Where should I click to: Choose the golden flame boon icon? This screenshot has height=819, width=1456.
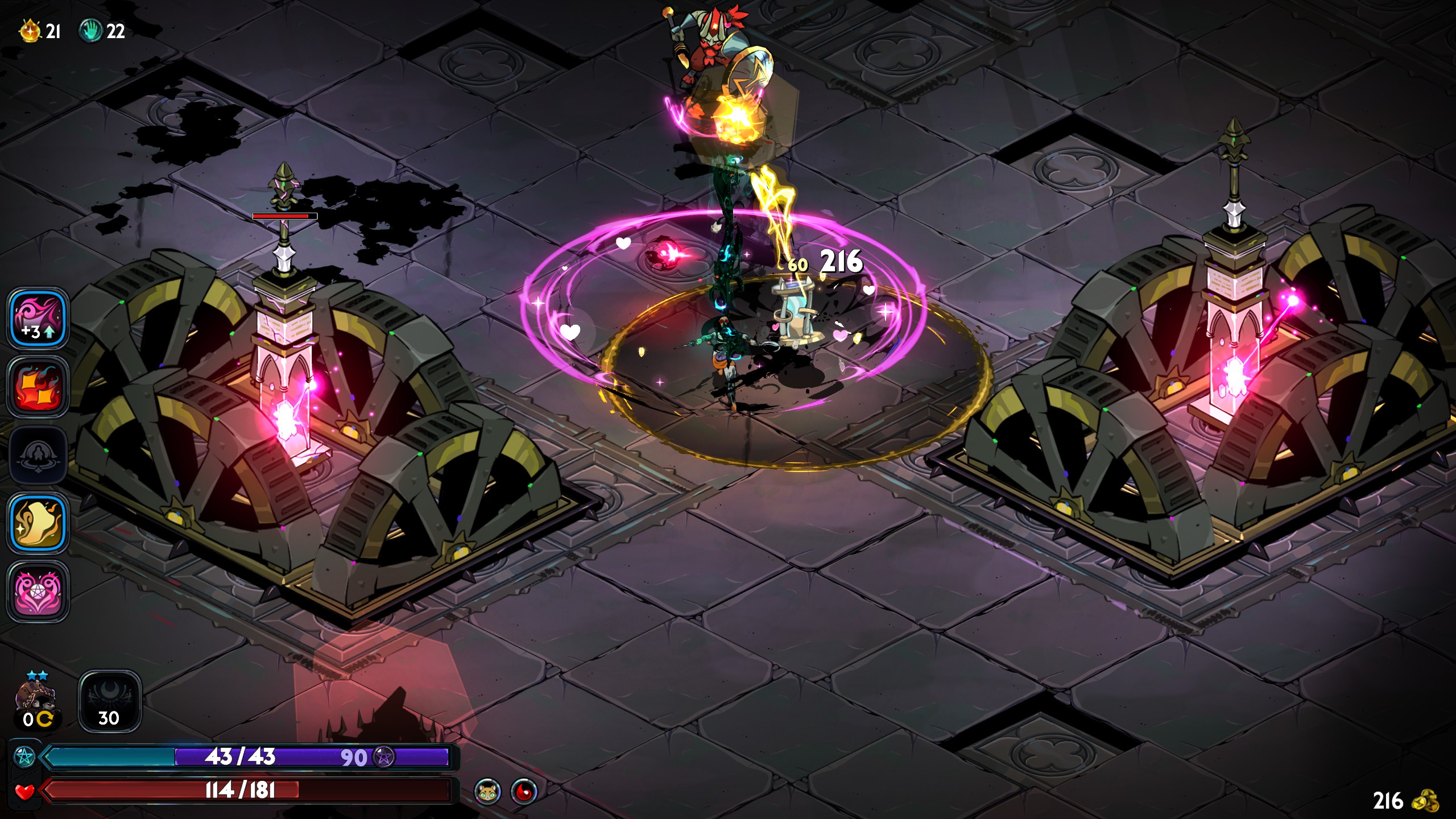(38, 523)
